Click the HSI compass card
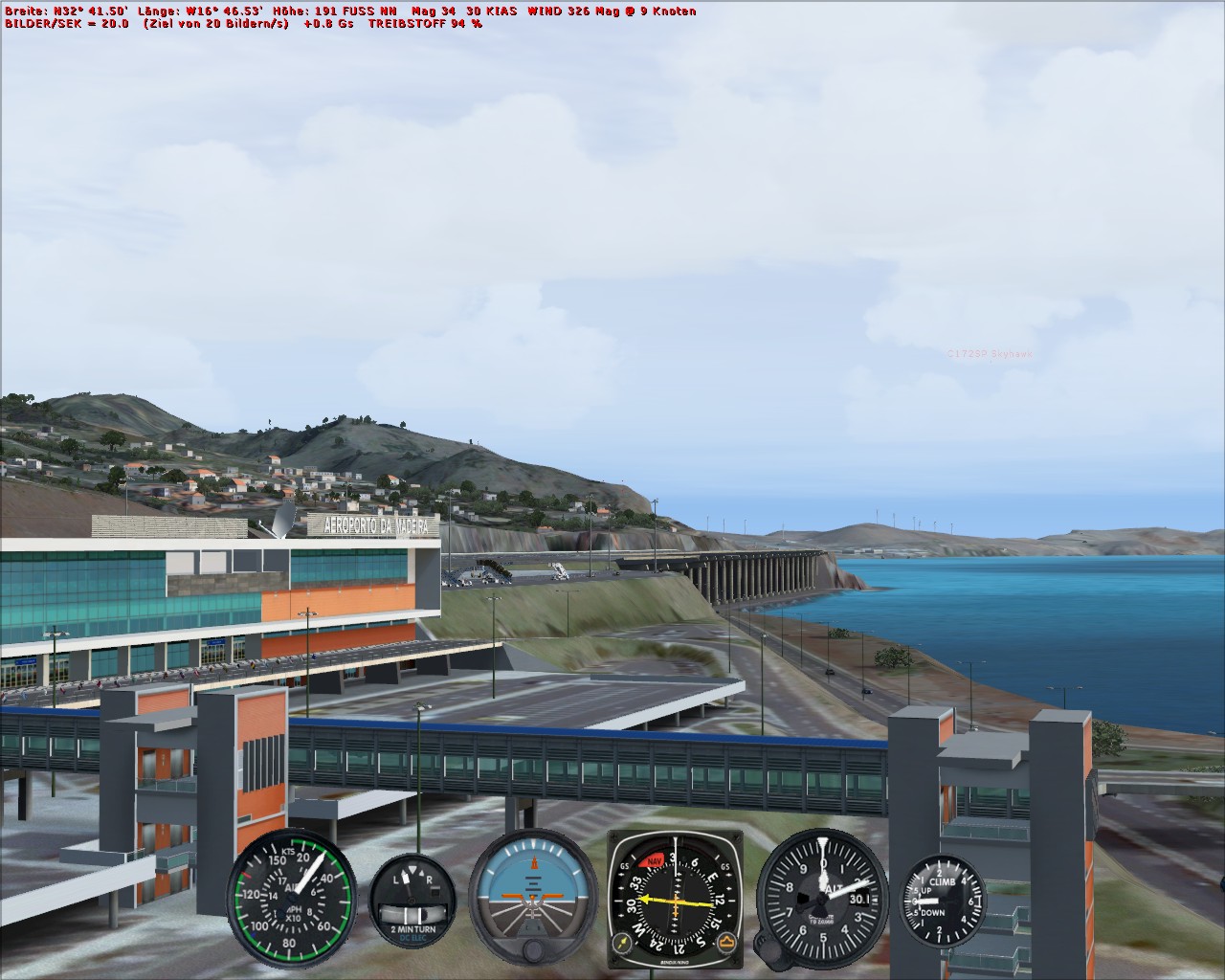The height and width of the screenshot is (980, 1225). pos(676,900)
